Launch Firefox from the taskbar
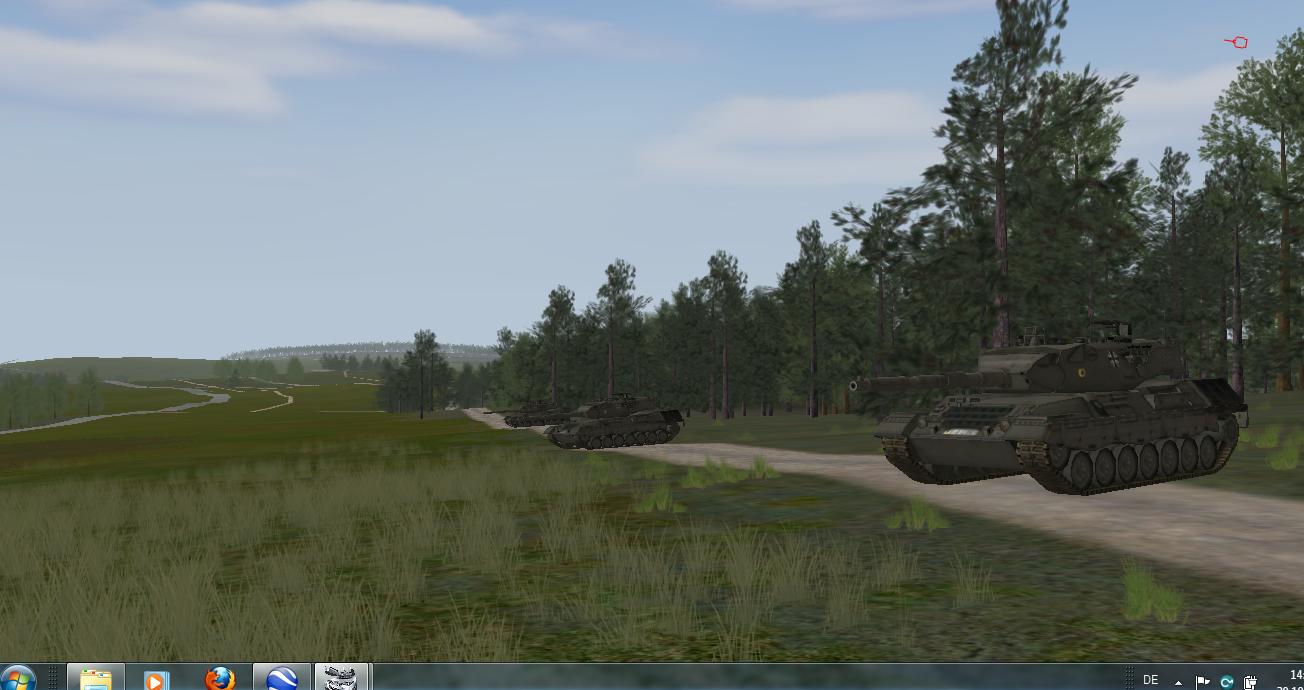The image size is (1304, 690). [x=220, y=679]
